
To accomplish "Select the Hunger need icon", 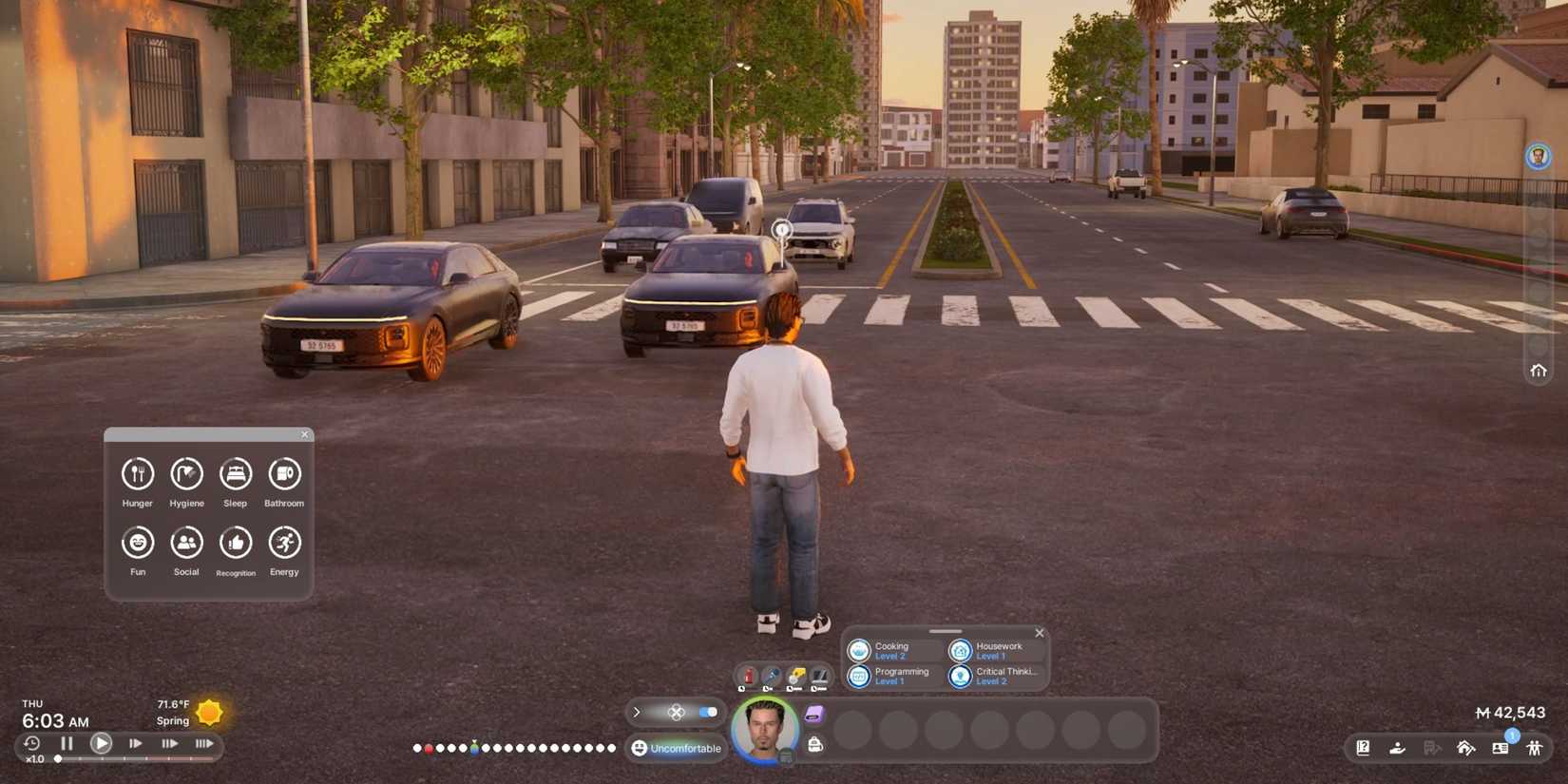I will pyautogui.click(x=138, y=474).
